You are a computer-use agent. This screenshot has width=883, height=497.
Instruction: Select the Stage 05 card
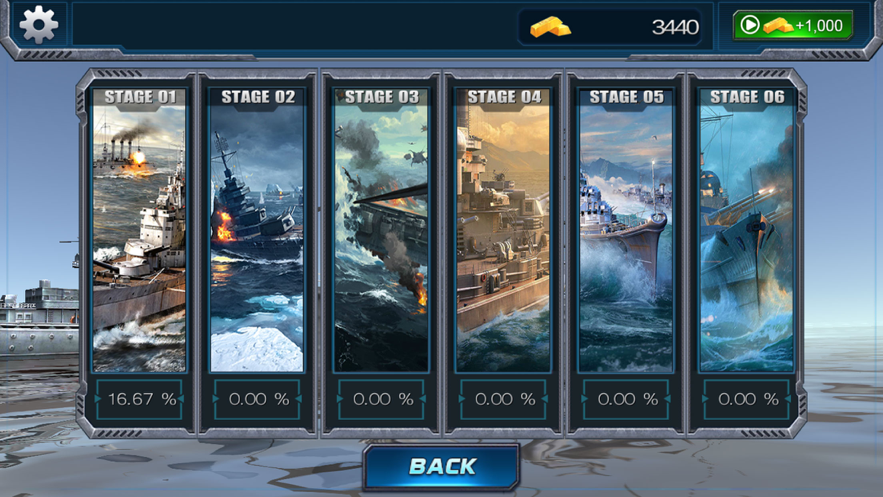pyautogui.click(x=626, y=240)
